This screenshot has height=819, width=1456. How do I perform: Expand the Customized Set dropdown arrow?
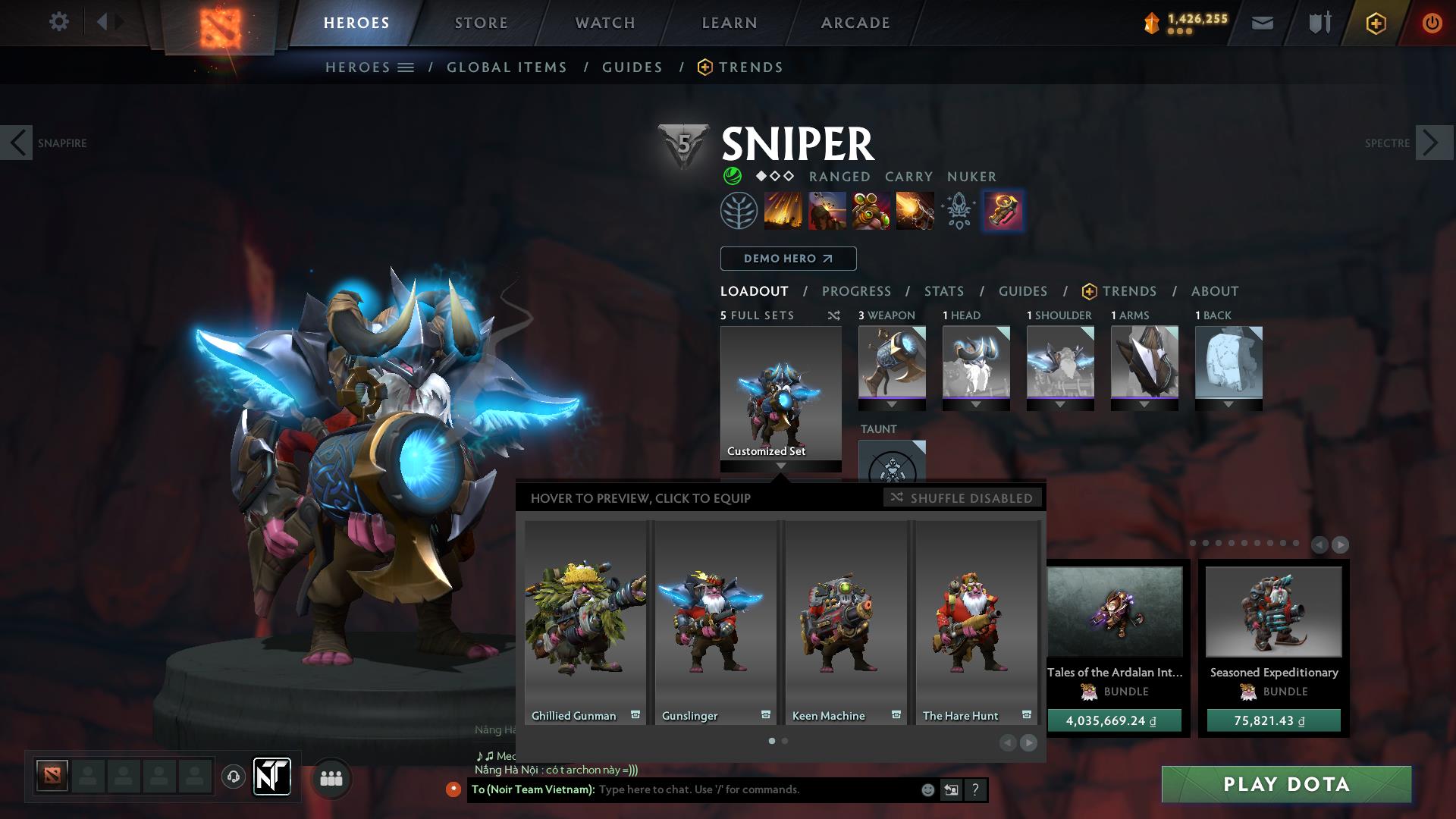point(780,466)
